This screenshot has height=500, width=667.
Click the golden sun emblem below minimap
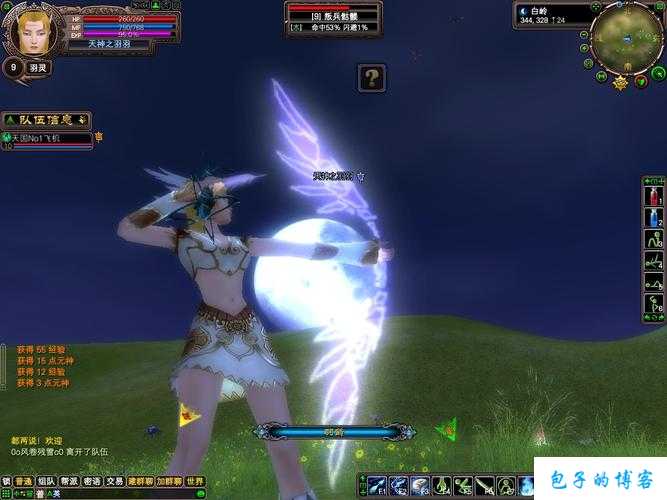[621, 82]
